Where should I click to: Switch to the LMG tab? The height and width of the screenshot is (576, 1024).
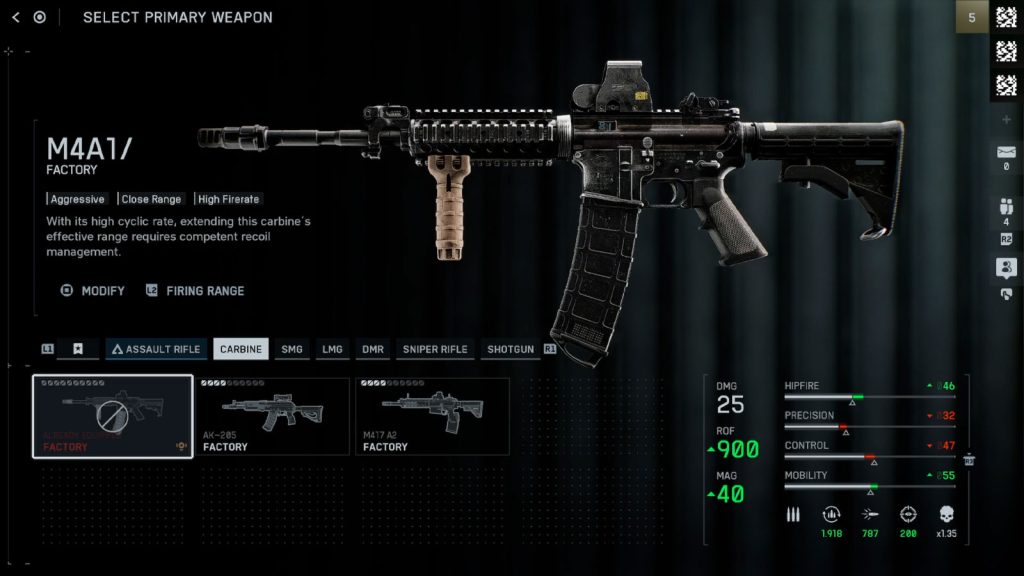(332, 349)
